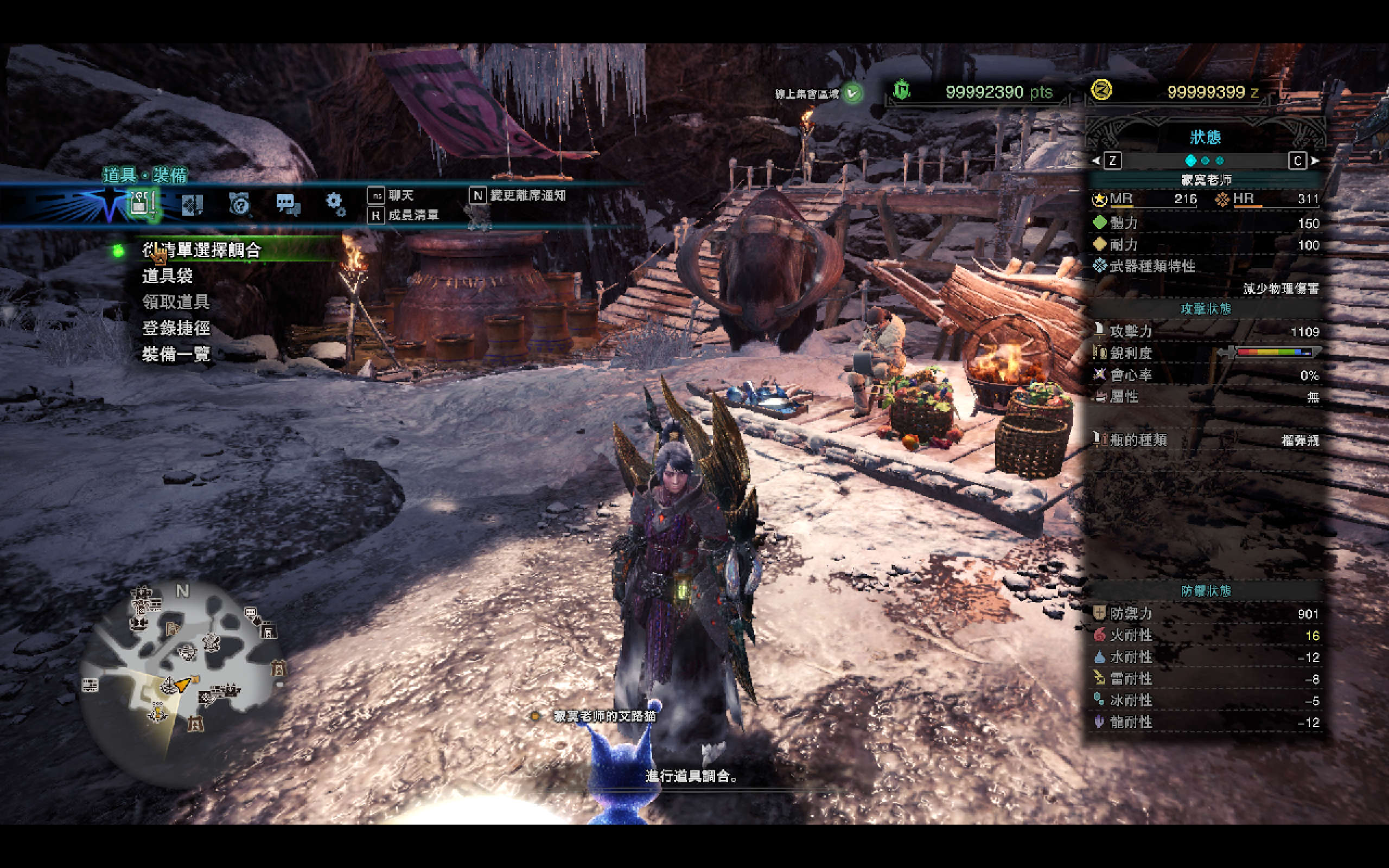Image resolution: width=1389 pixels, height=868 pixels.
Task: Go to next status page with right arrow
Action: [1315, 161]
